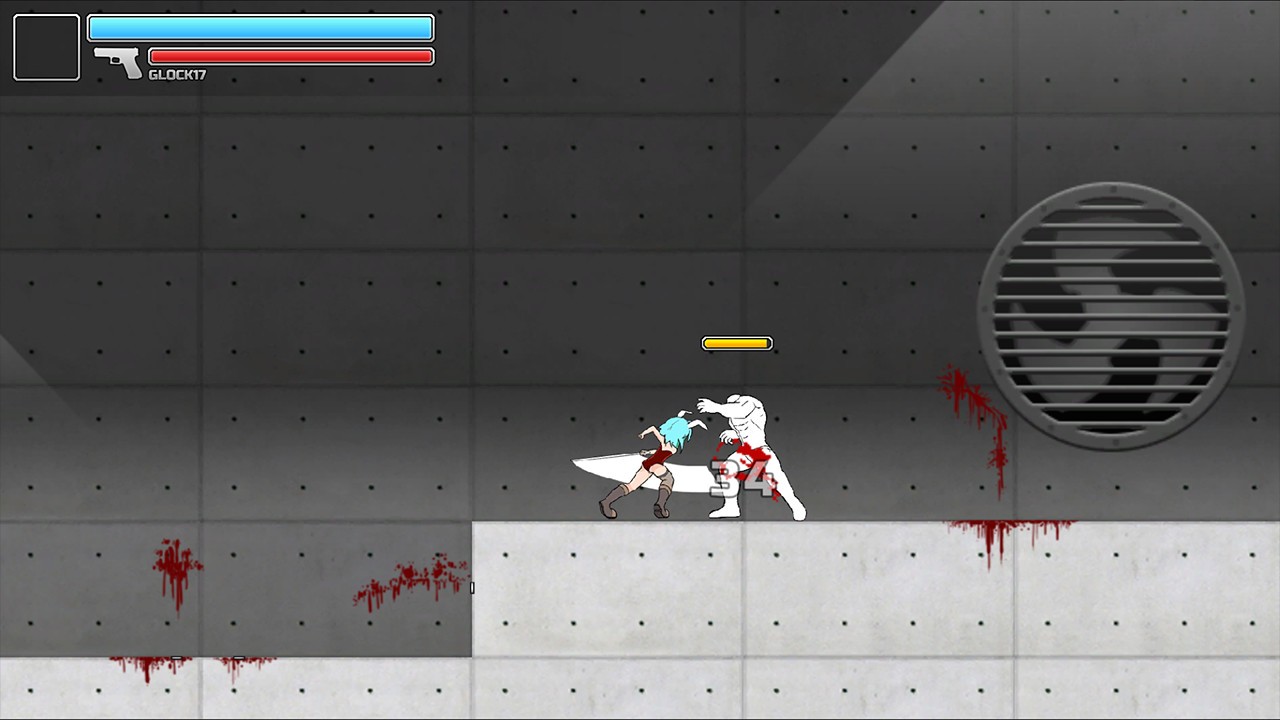
Task: Select the empty item slot frame
Action: [46, 46]
